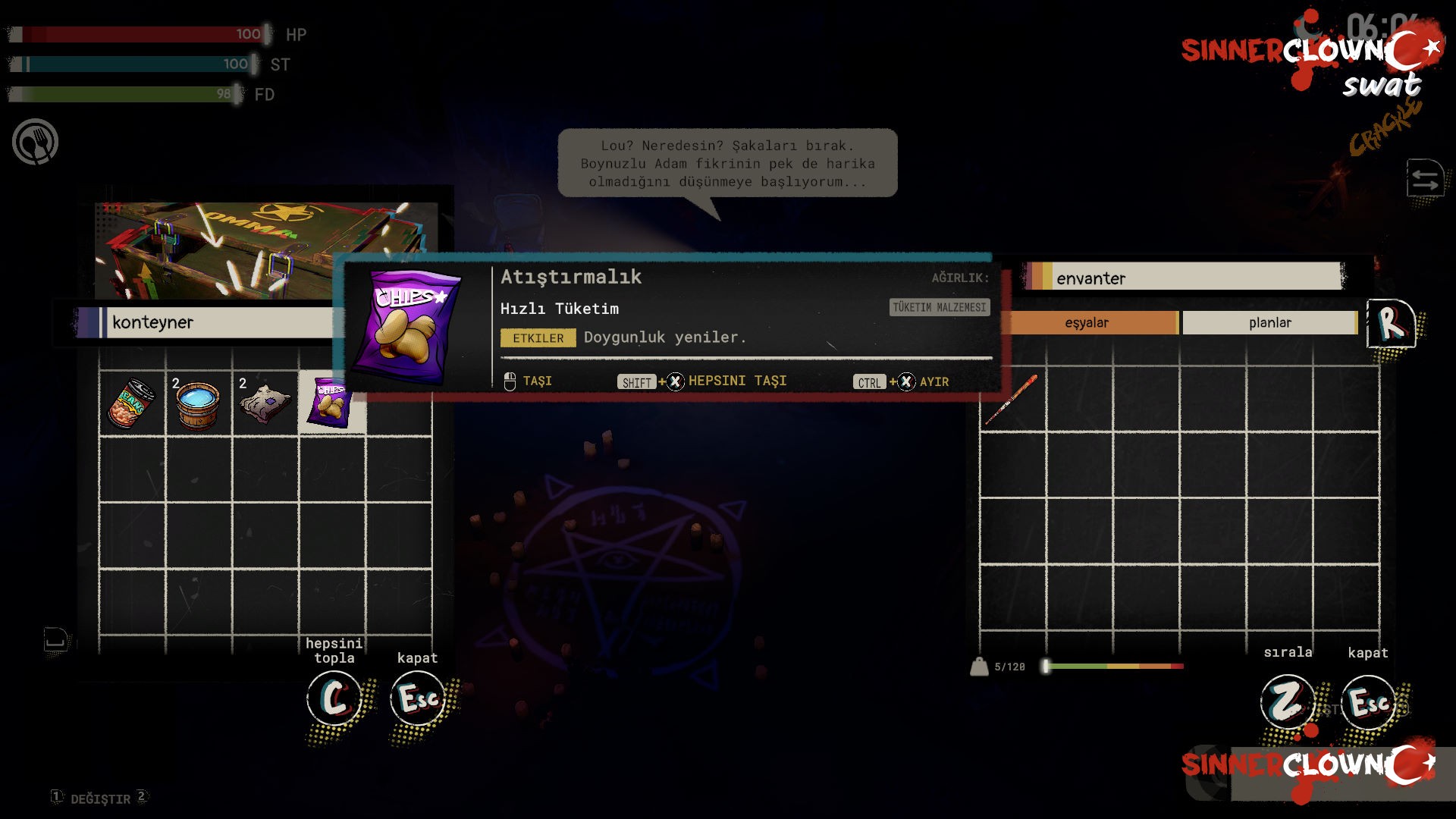The image size is (1456, 819).
Task: Select the grey cloth rag item
Action: [x=265, y=403]
